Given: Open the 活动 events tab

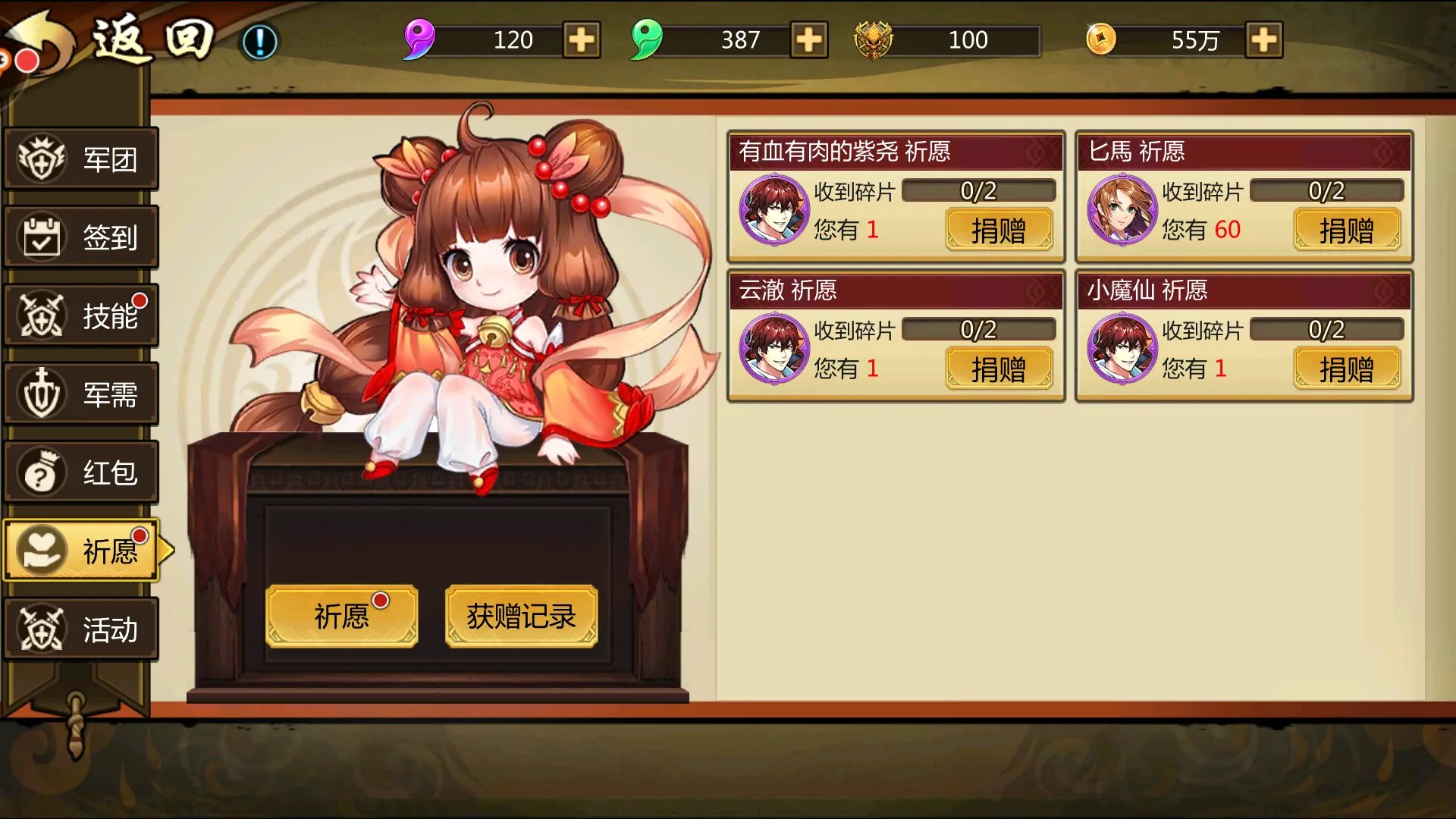Looking at the screenshot, I should [x=81, y=629].
